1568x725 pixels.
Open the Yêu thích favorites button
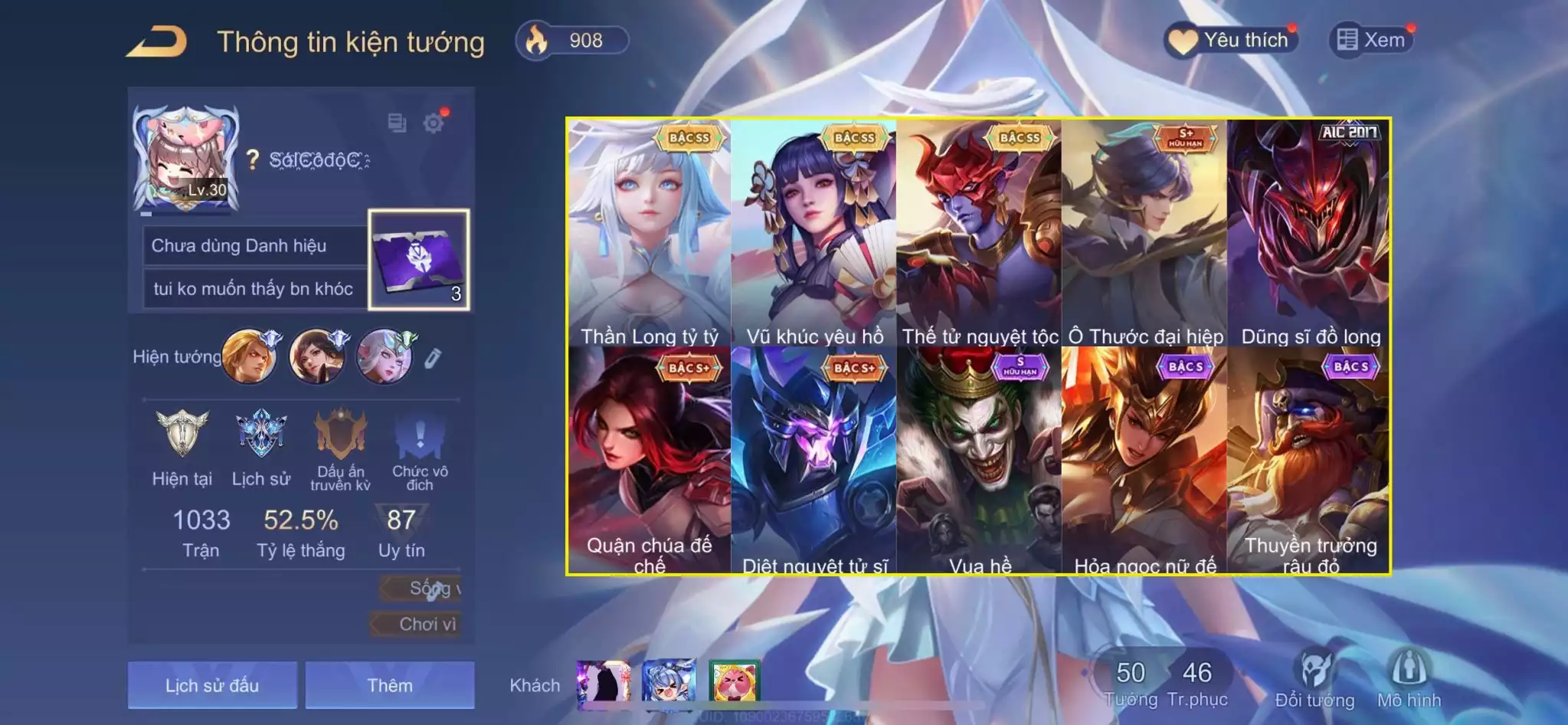1231,40
